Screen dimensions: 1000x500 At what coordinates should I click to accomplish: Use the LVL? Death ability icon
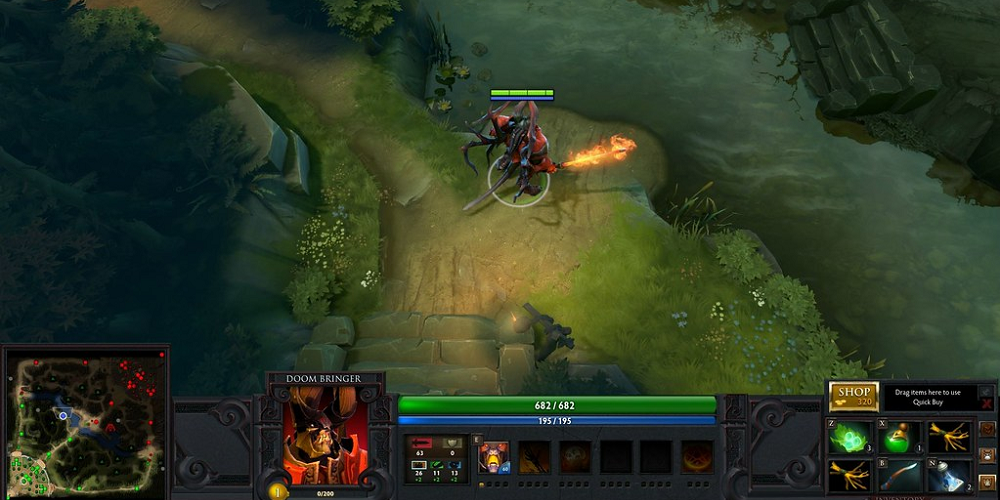click(x=575, y=457)
